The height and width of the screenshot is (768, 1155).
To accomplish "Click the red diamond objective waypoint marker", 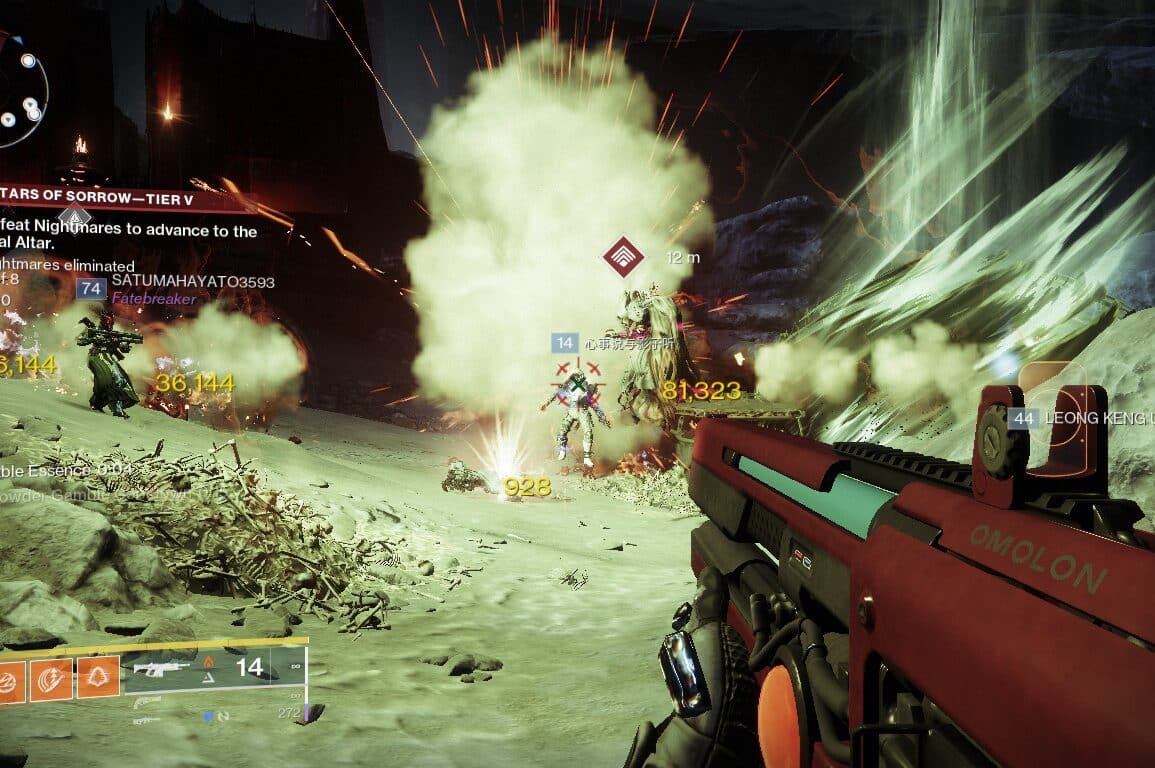I will pos(623,257).
